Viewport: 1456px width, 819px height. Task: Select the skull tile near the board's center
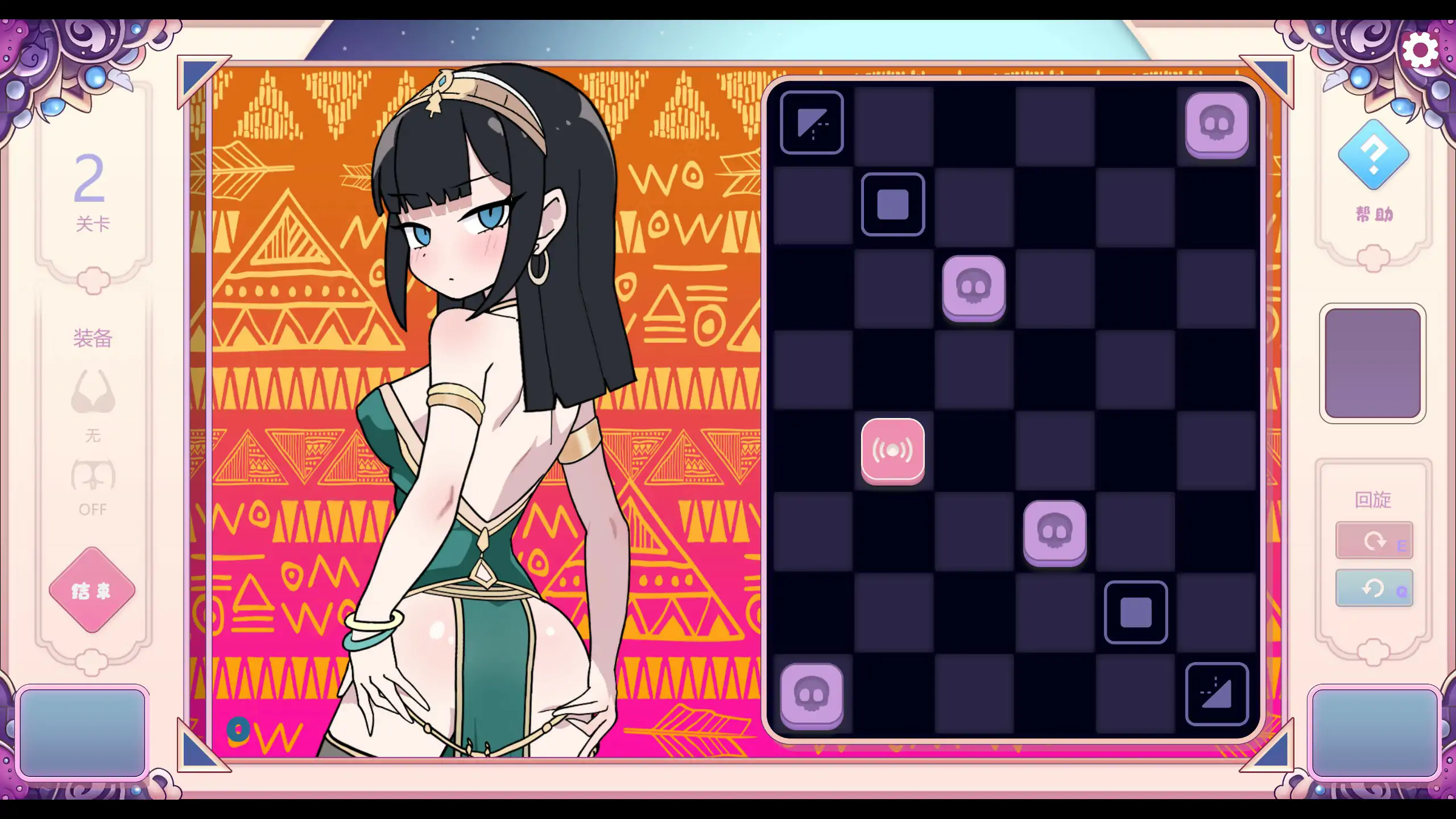[1056, 532]
